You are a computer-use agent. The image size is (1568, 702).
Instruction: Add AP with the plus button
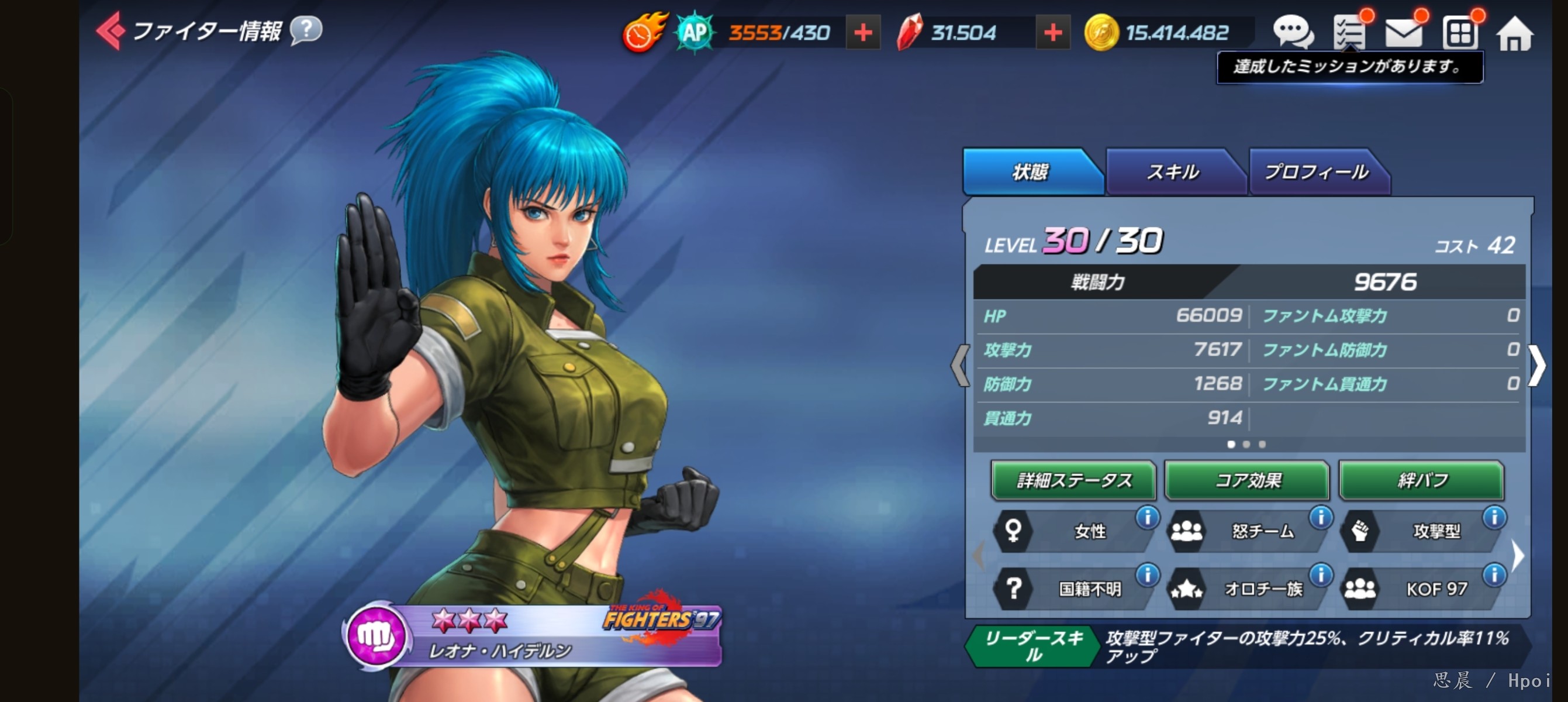coord(862,33)
